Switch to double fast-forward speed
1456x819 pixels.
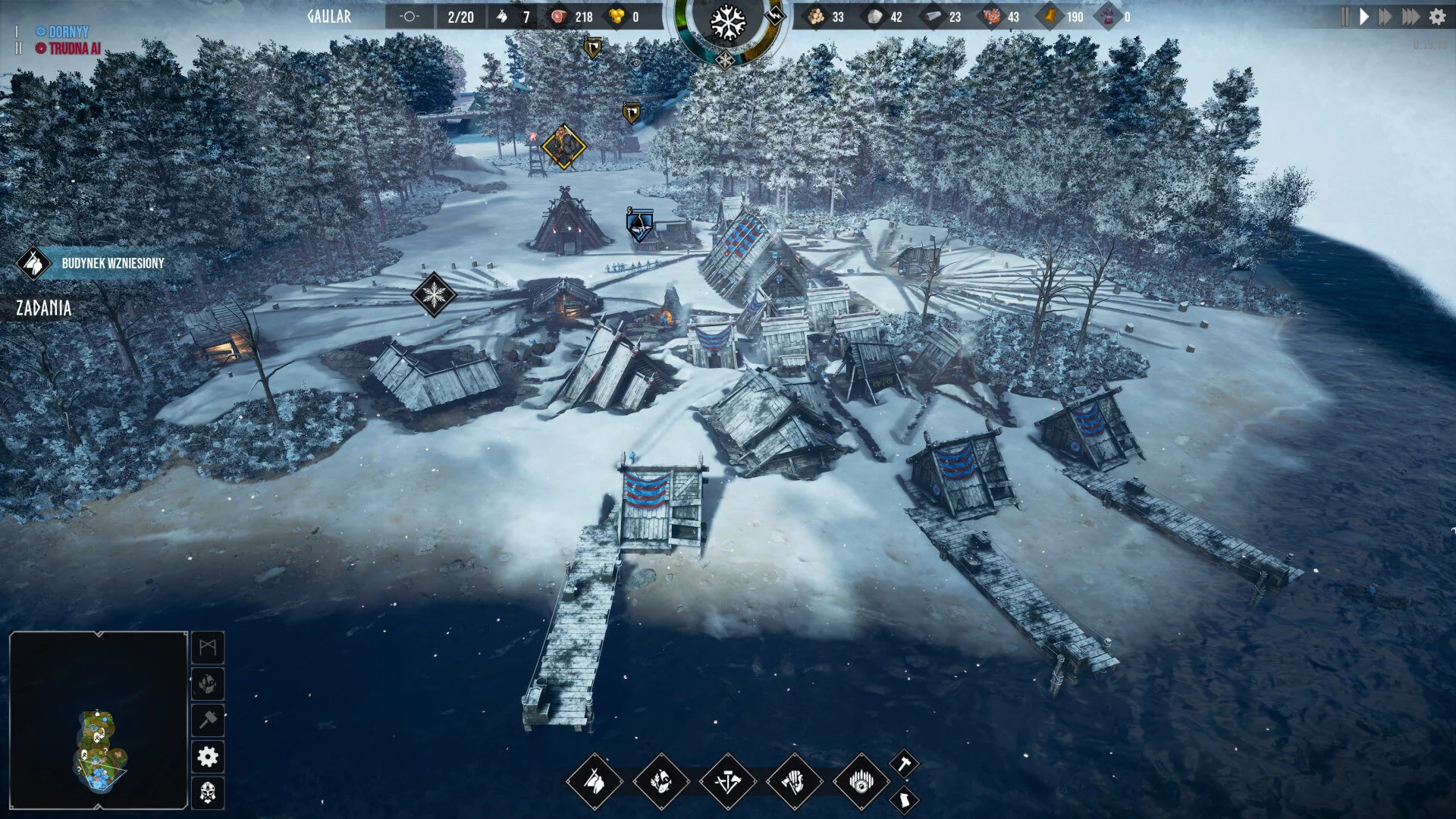pyautogui.click(x=1385, y=17)
